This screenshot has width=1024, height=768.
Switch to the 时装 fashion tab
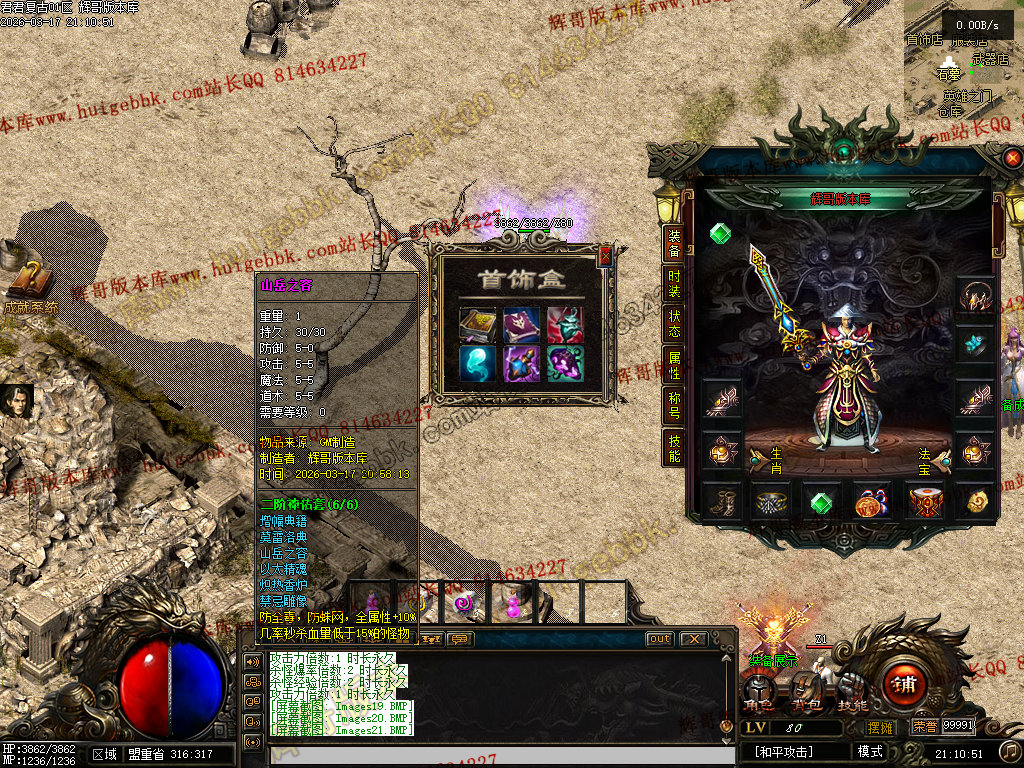(675, 284)
